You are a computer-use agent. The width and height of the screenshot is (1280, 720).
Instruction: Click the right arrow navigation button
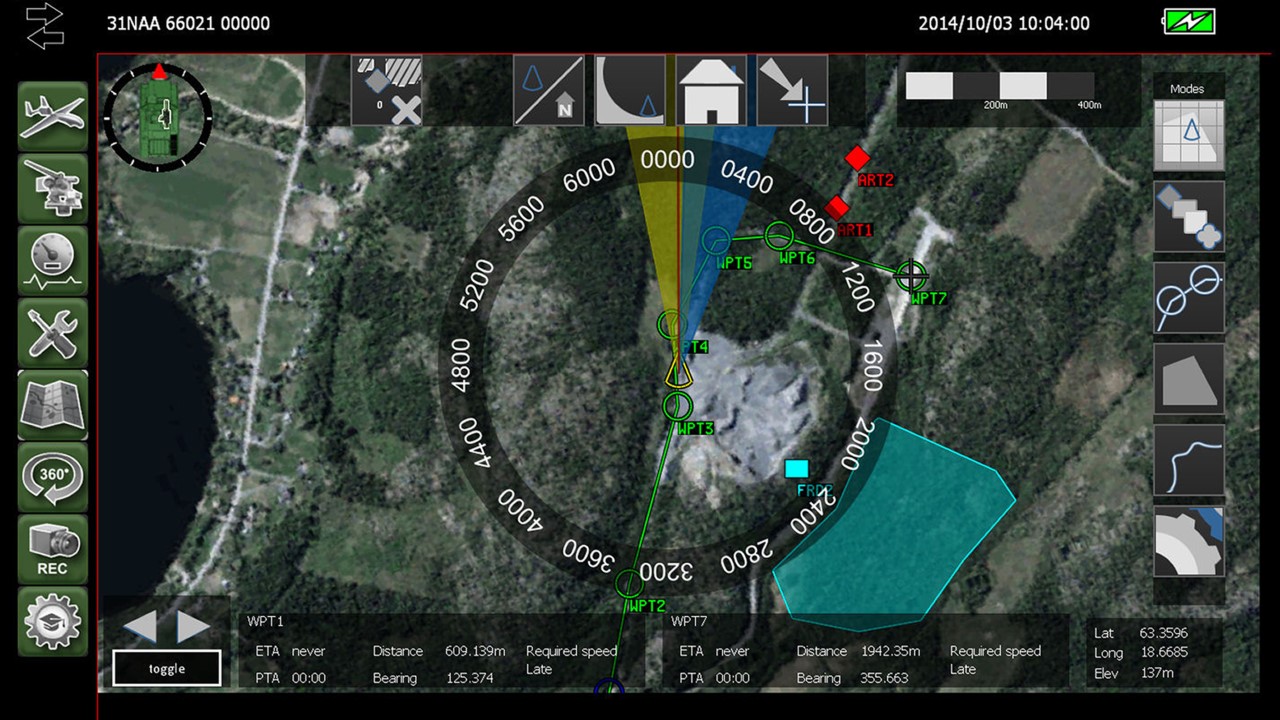(192, 628)
